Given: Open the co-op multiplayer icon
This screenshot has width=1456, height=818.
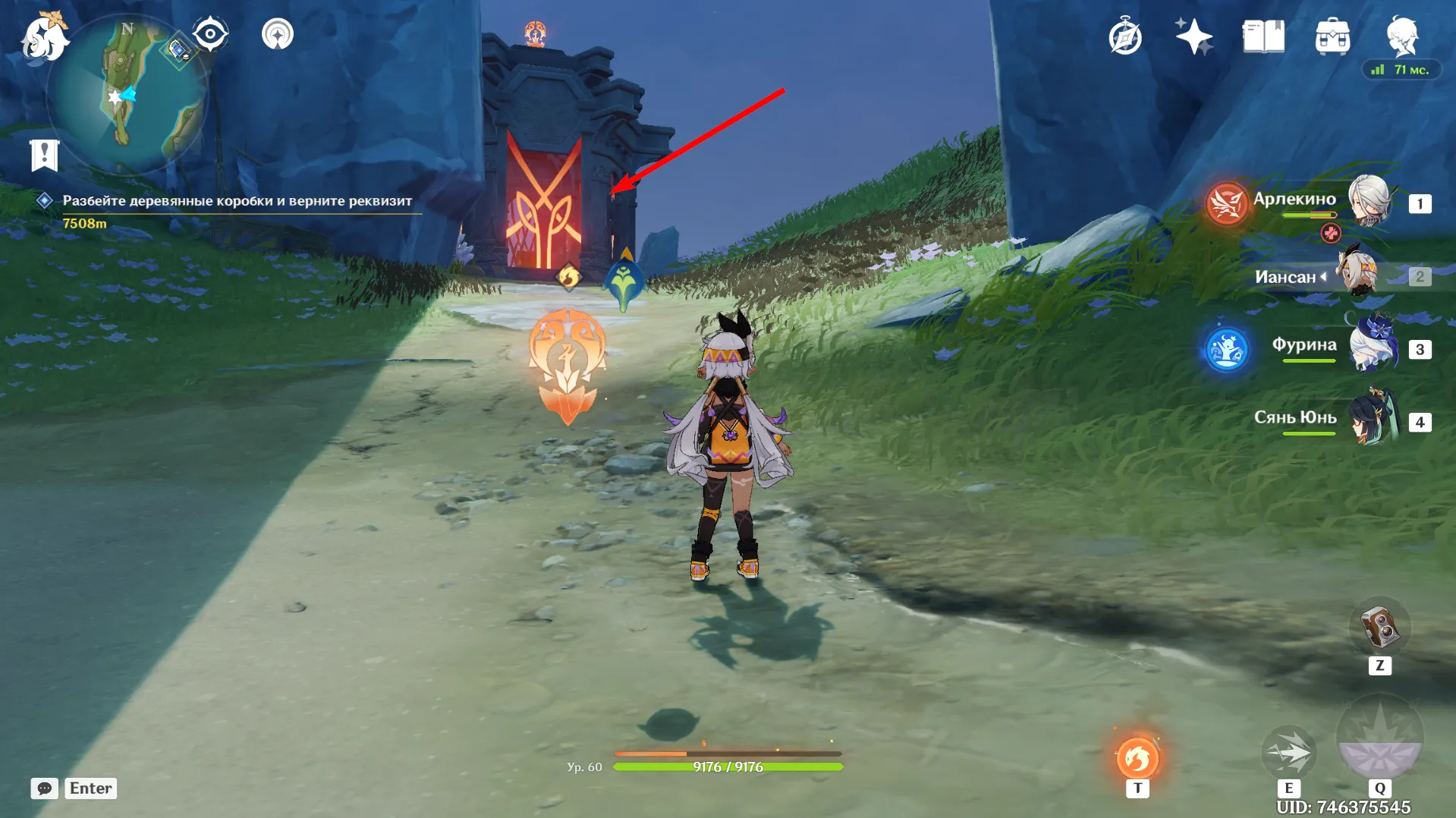Looking at the screenshot, I should pos(277,33).
